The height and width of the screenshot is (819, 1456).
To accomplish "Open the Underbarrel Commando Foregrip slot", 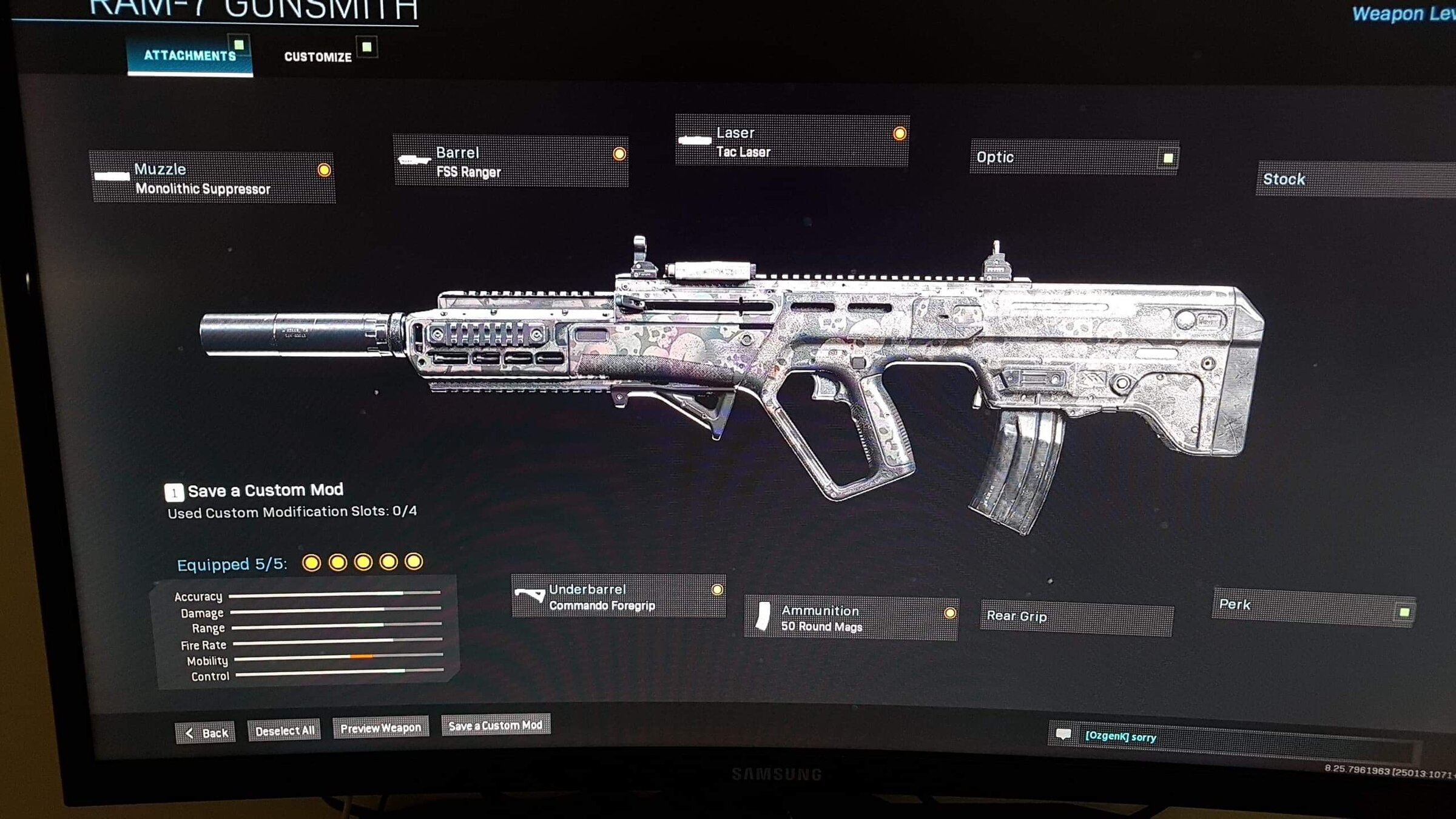I will point(618,597).
